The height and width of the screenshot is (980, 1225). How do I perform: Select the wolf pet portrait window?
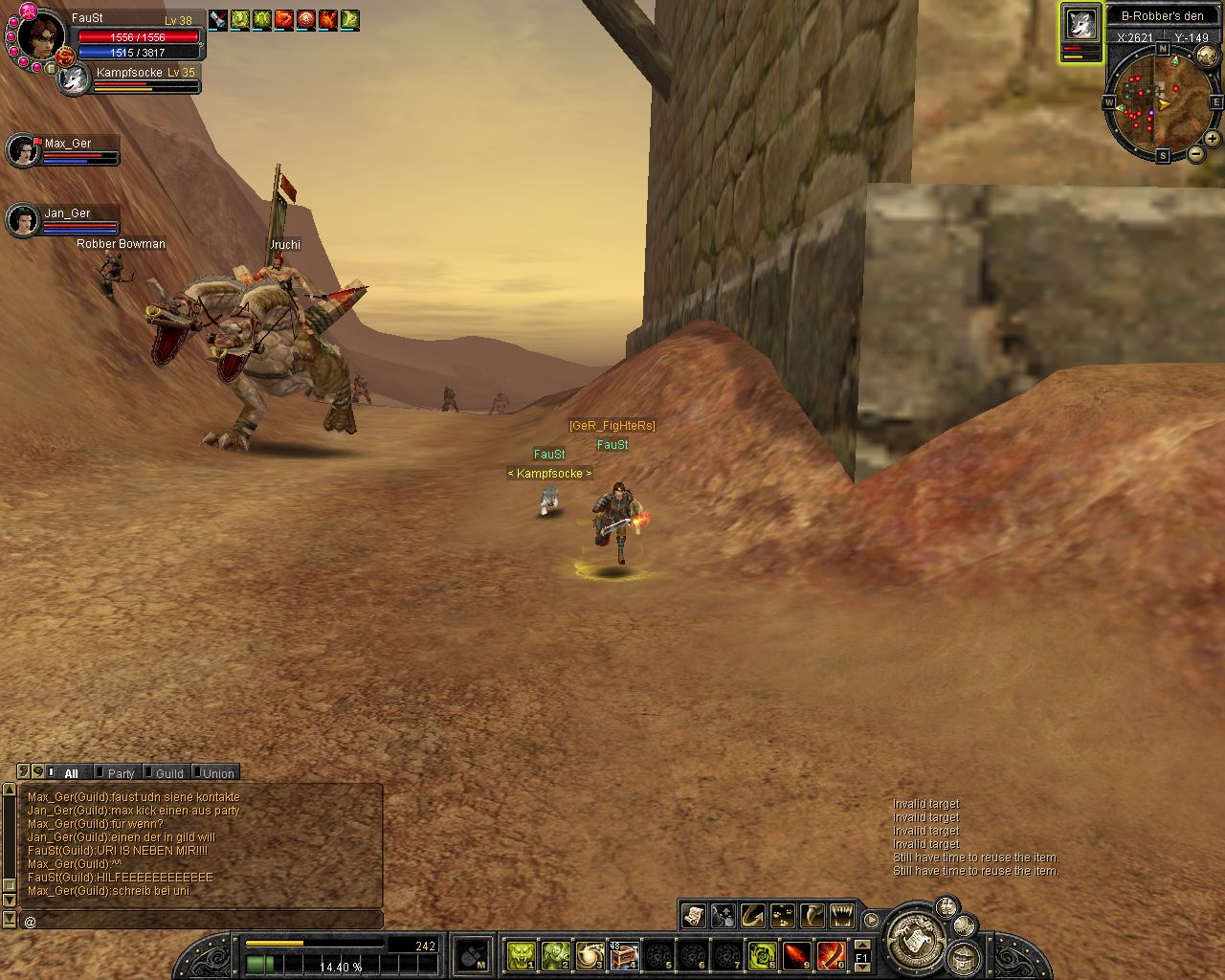[x=1081, y=26]
